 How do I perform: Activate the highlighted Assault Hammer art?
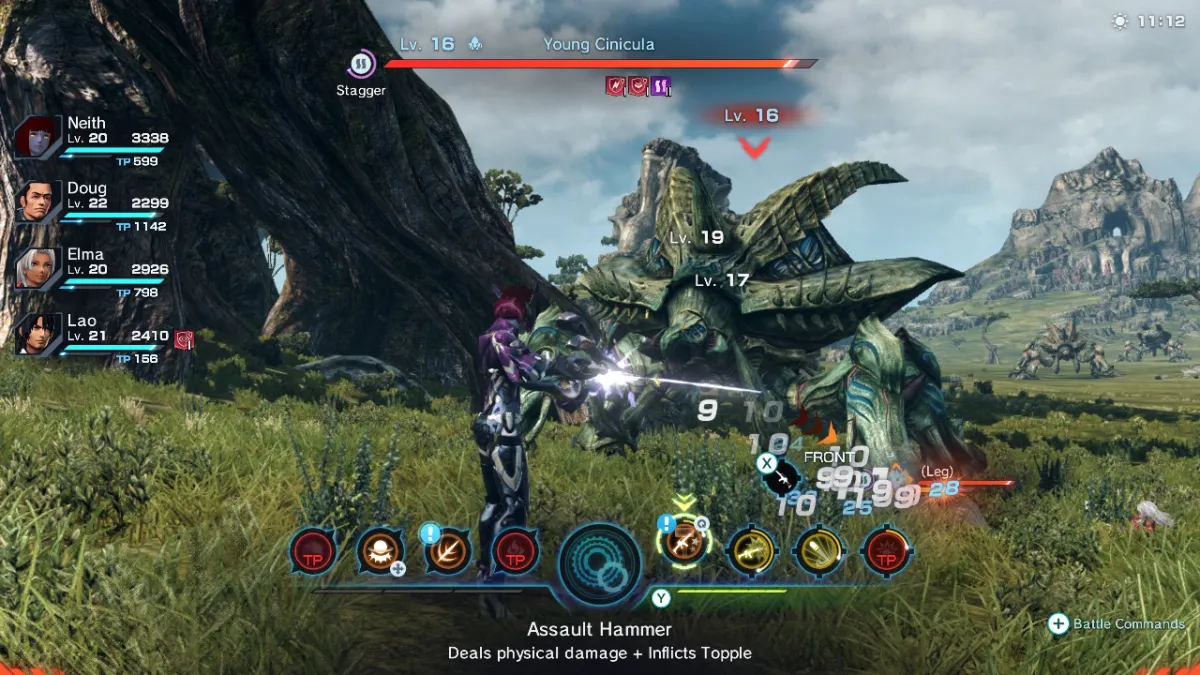coord(684,550)
